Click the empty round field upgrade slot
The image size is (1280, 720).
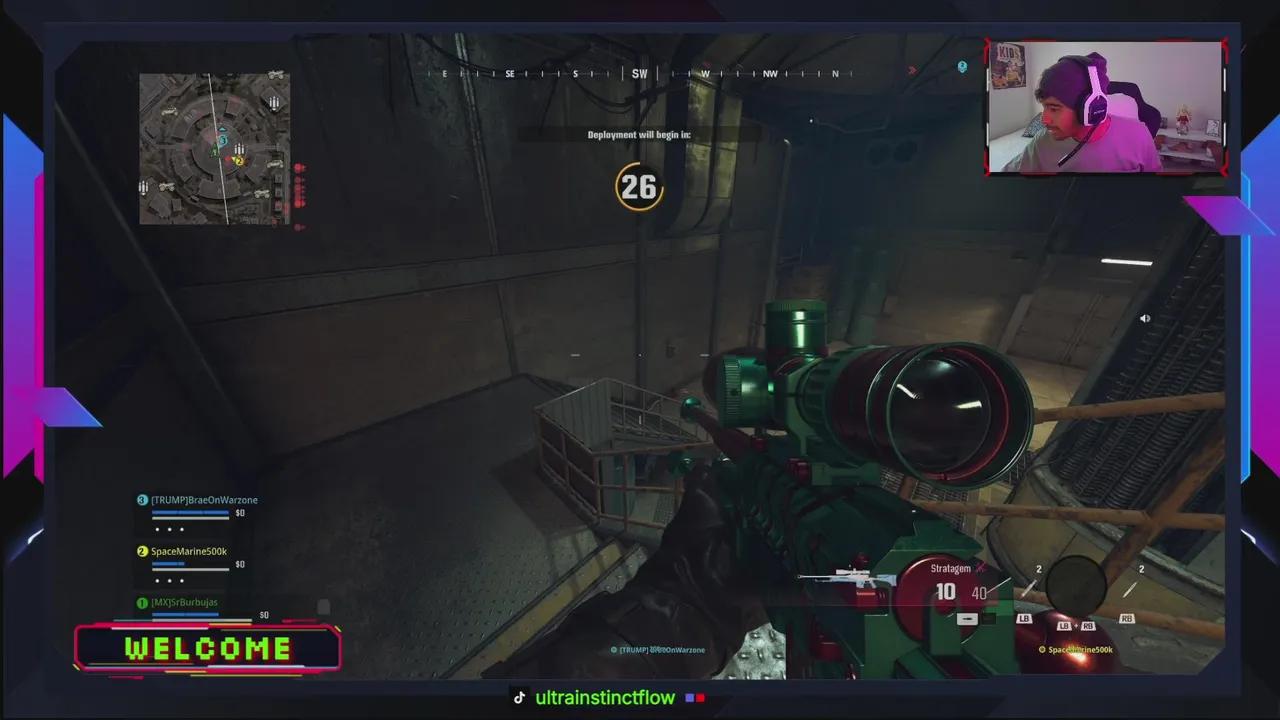point(1075,585)
